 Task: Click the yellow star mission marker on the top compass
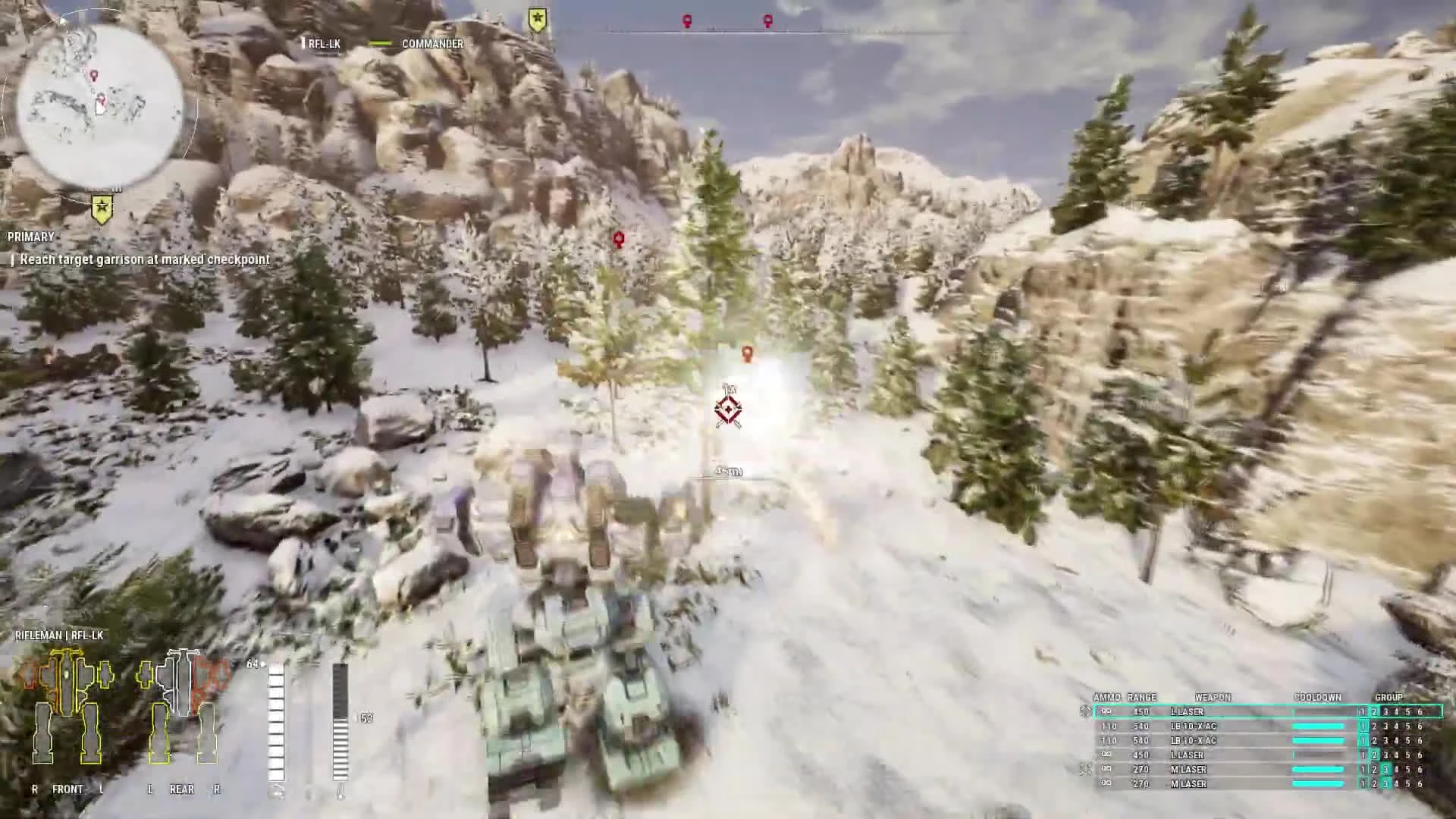pyautogui.click(x=536, y=17)
